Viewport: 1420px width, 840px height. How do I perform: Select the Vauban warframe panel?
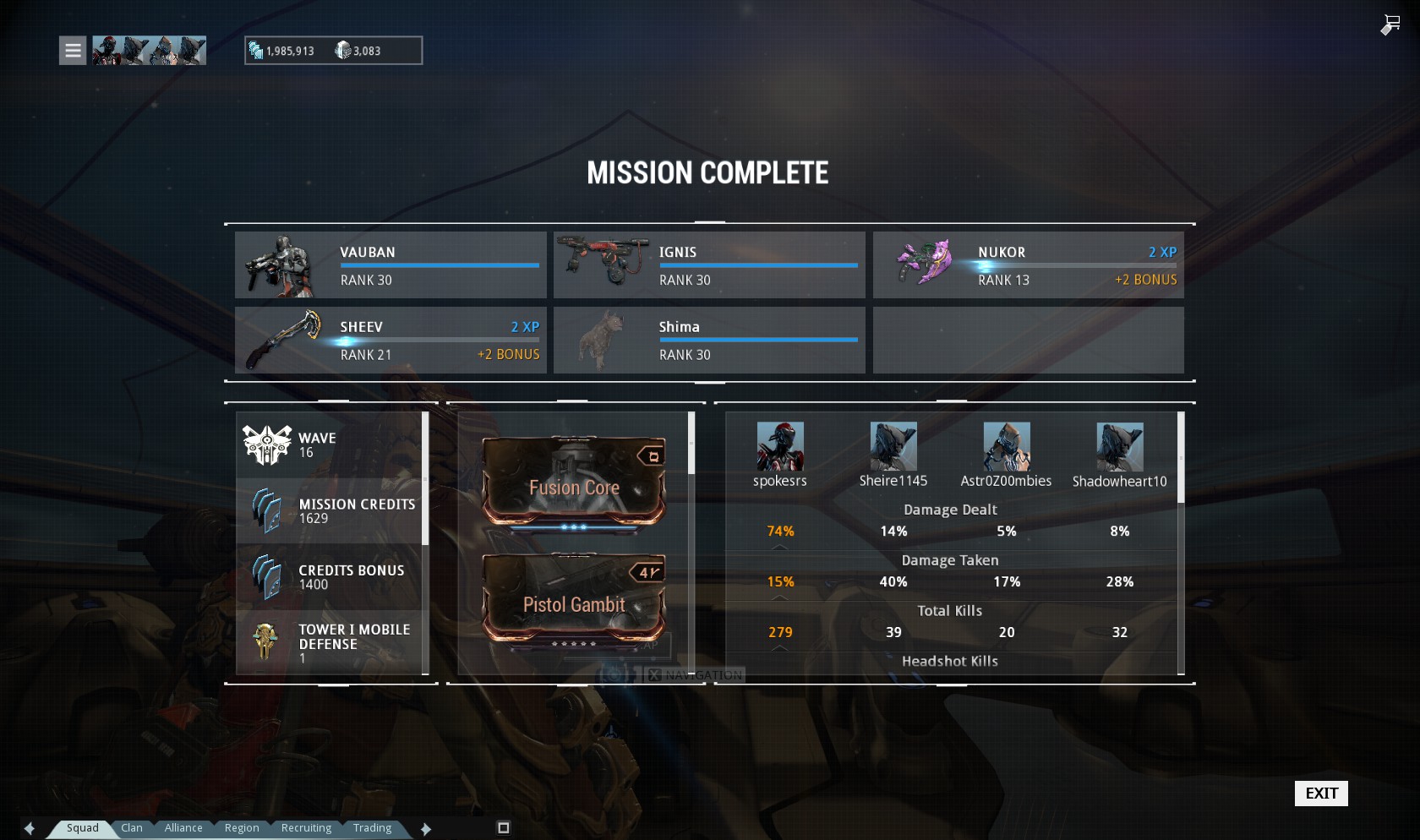point(390,265)
